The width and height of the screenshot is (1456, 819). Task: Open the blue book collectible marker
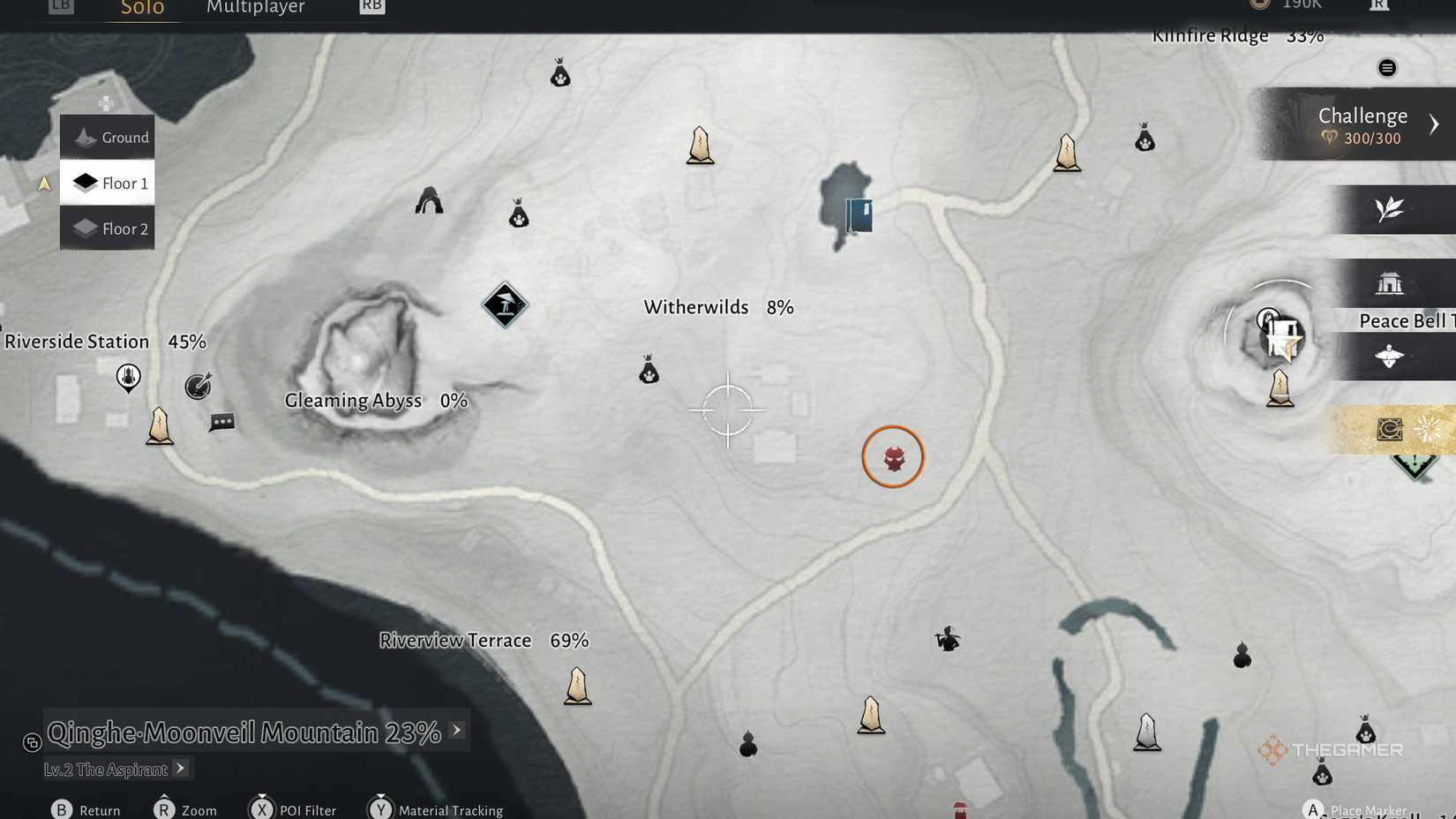(x=858, y=214)
